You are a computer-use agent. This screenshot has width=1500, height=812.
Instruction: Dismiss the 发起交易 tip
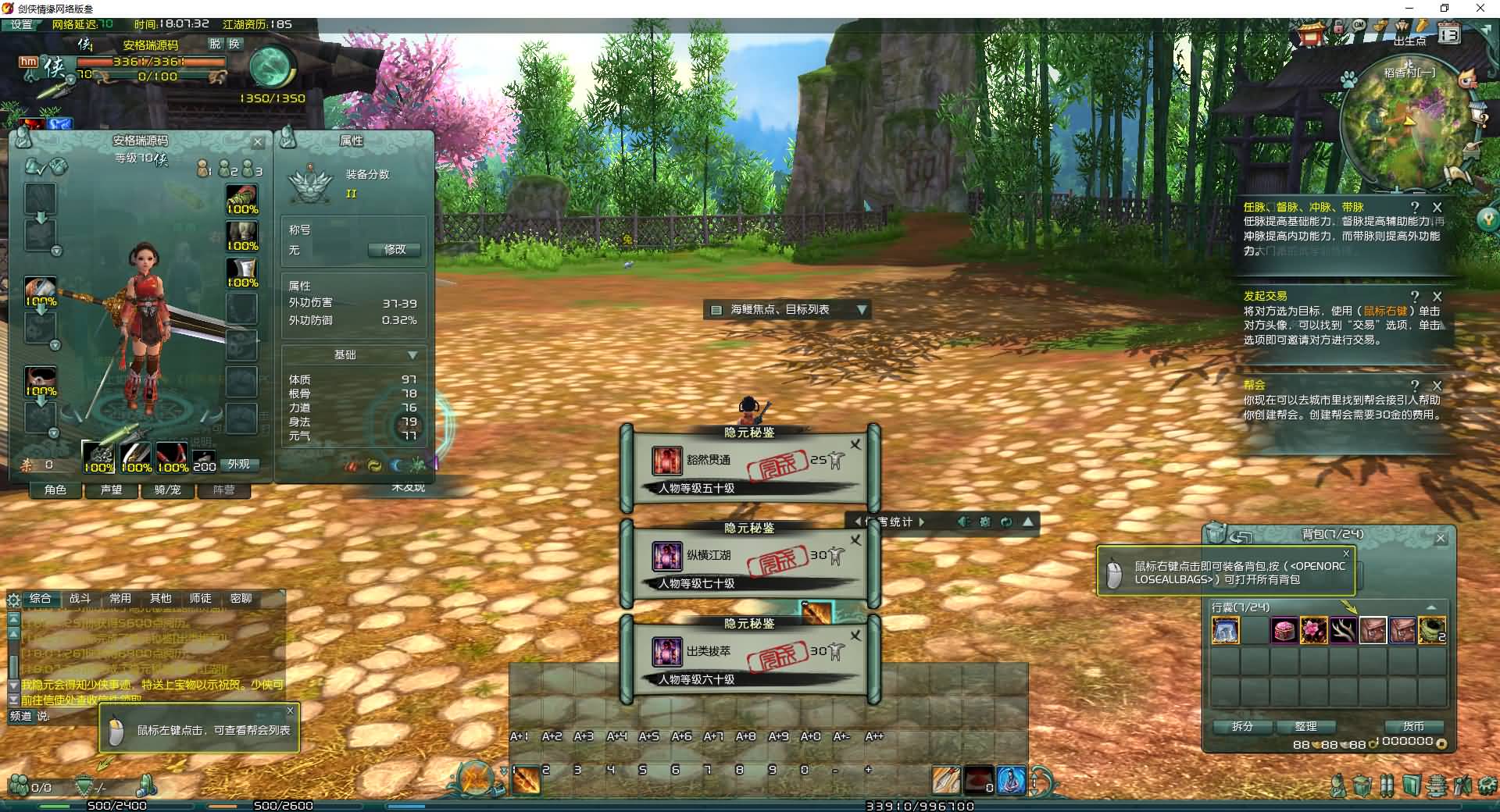pos(1437,297)
